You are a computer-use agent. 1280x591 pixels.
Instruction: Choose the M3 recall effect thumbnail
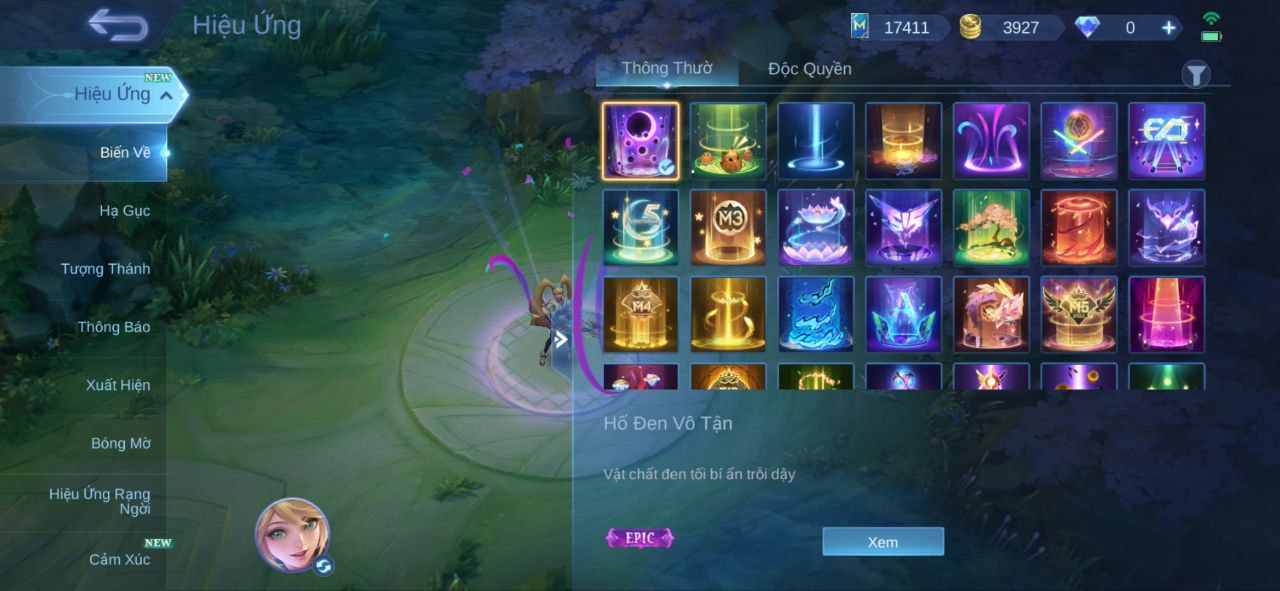tap(728, 228)
